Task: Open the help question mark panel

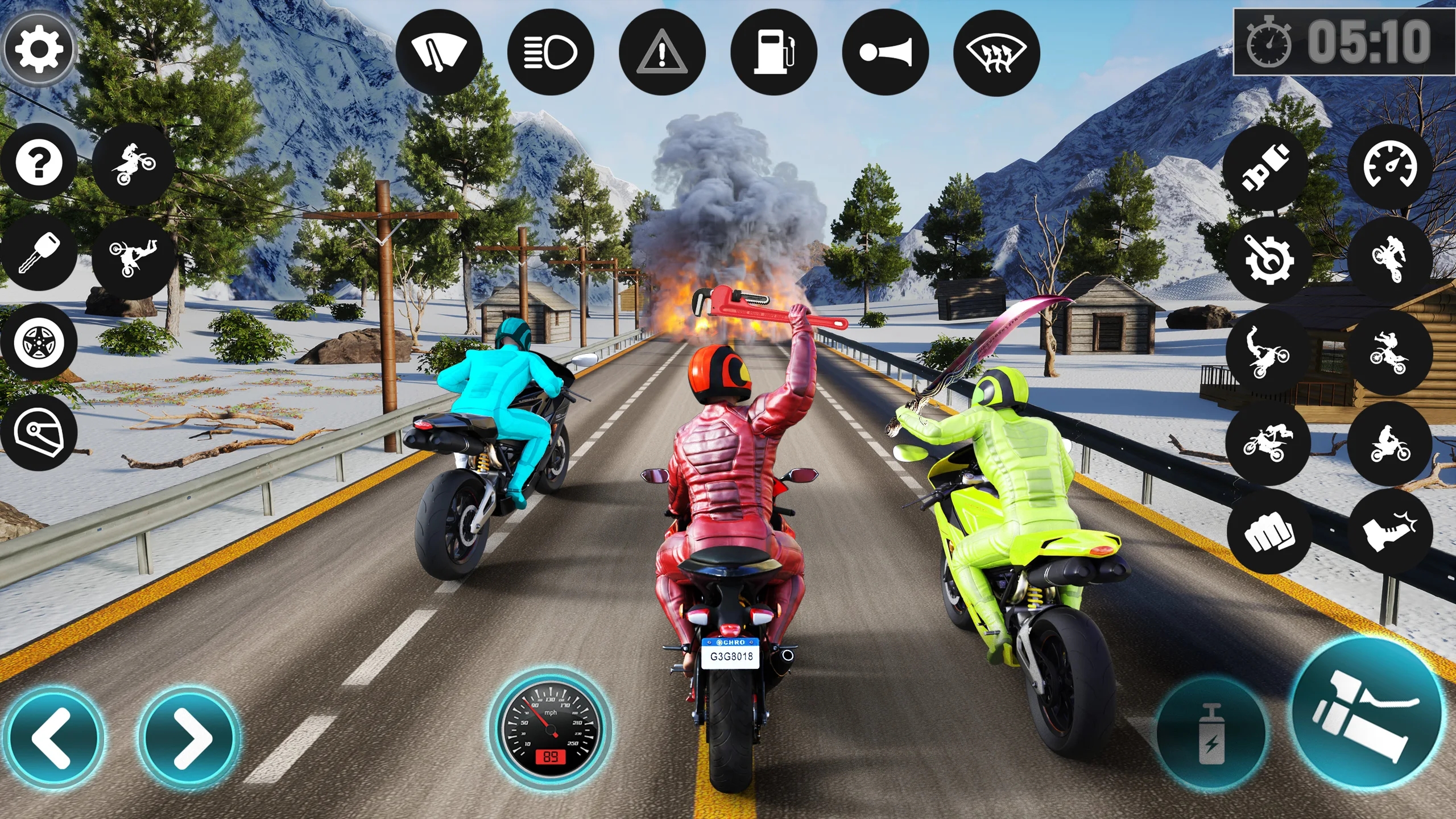Action: click(x=40, y=163)
